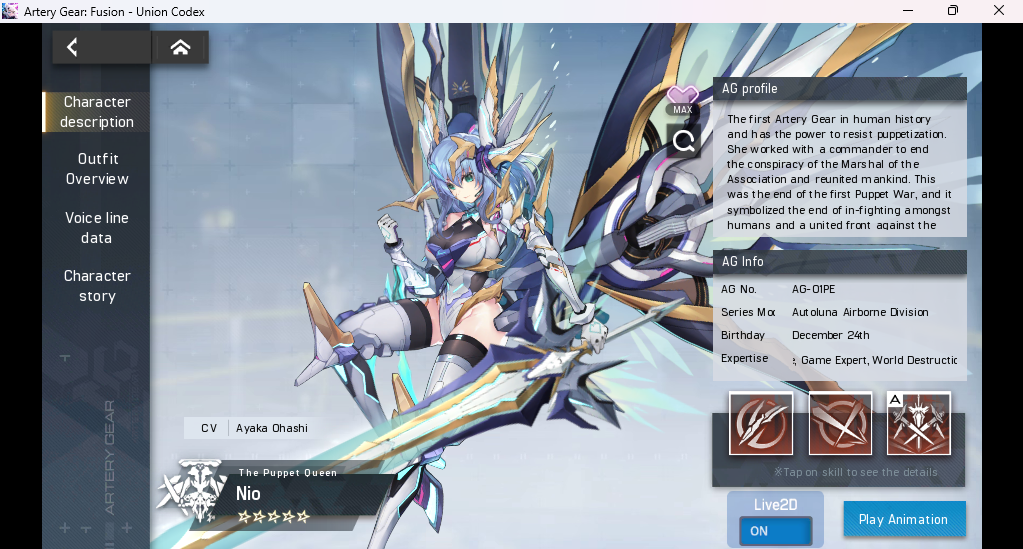The width and height of the screenshot is (1023, 549).
Task: Return home with the double-chevron button
Action: [x=181, y=47]
